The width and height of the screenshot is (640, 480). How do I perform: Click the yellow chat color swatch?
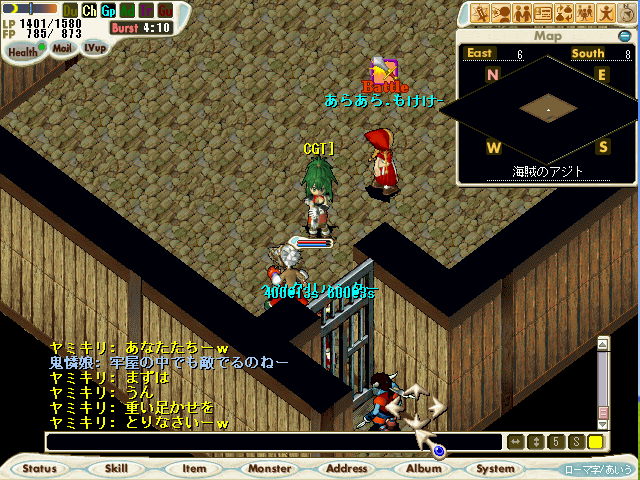tap(595, 442)
